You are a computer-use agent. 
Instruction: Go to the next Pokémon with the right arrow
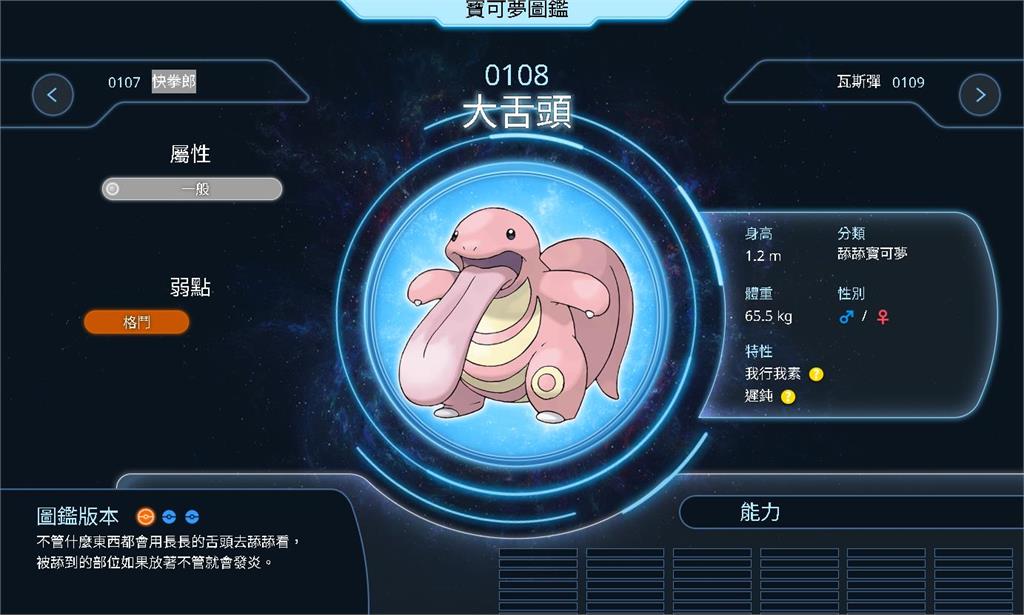coord(979,95)
